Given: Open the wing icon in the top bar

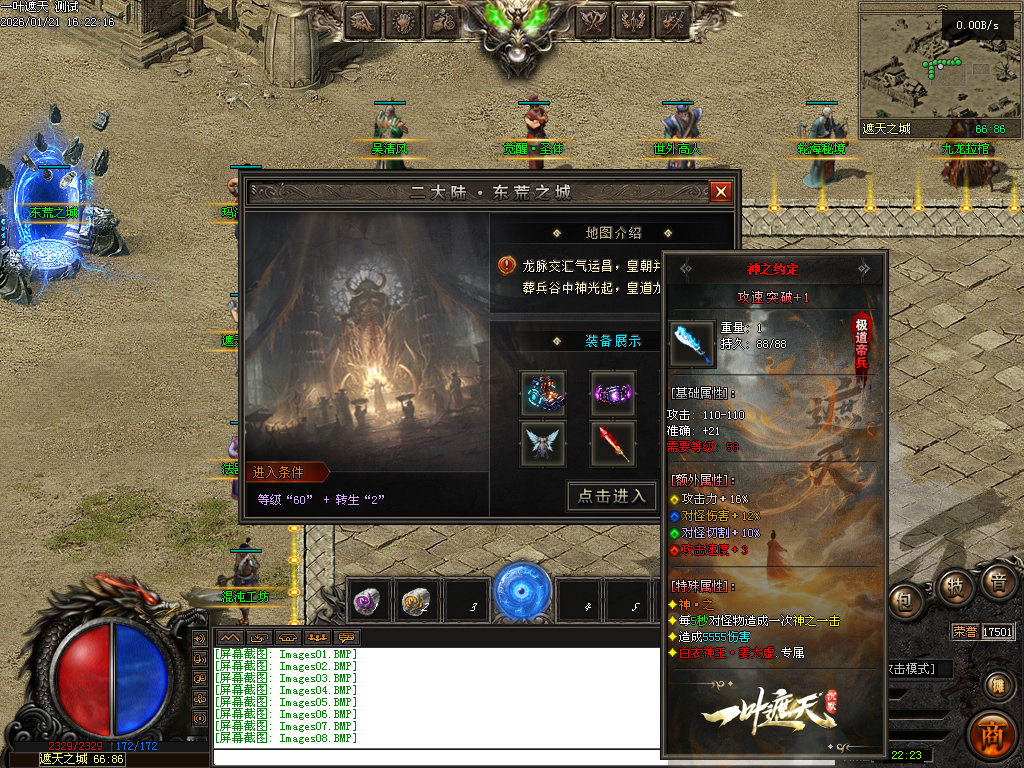Looking at the screenshot, I should click(x=363, y=20).
